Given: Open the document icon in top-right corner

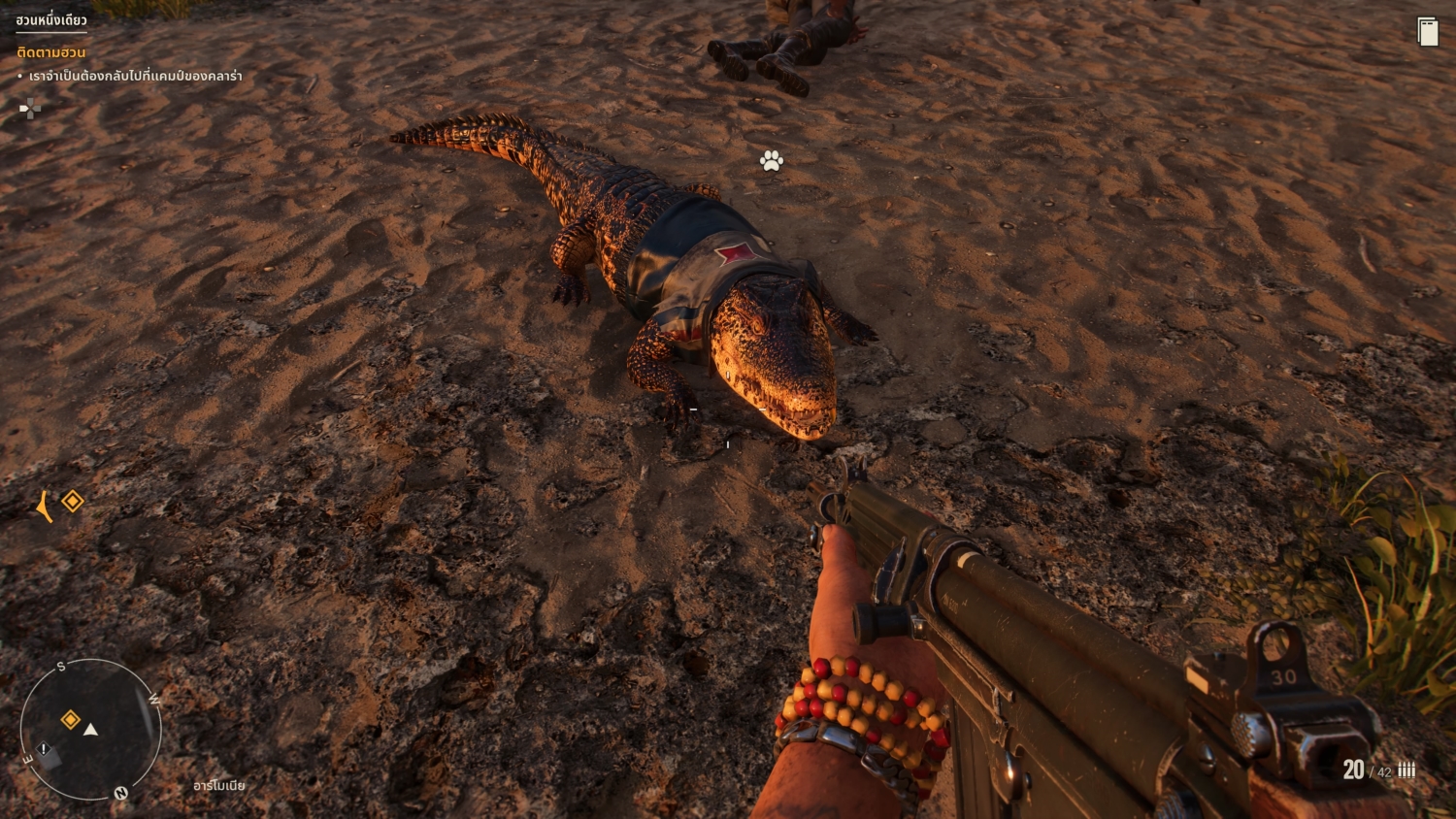Looking at the screenshot, I should tap(1428, 32).
